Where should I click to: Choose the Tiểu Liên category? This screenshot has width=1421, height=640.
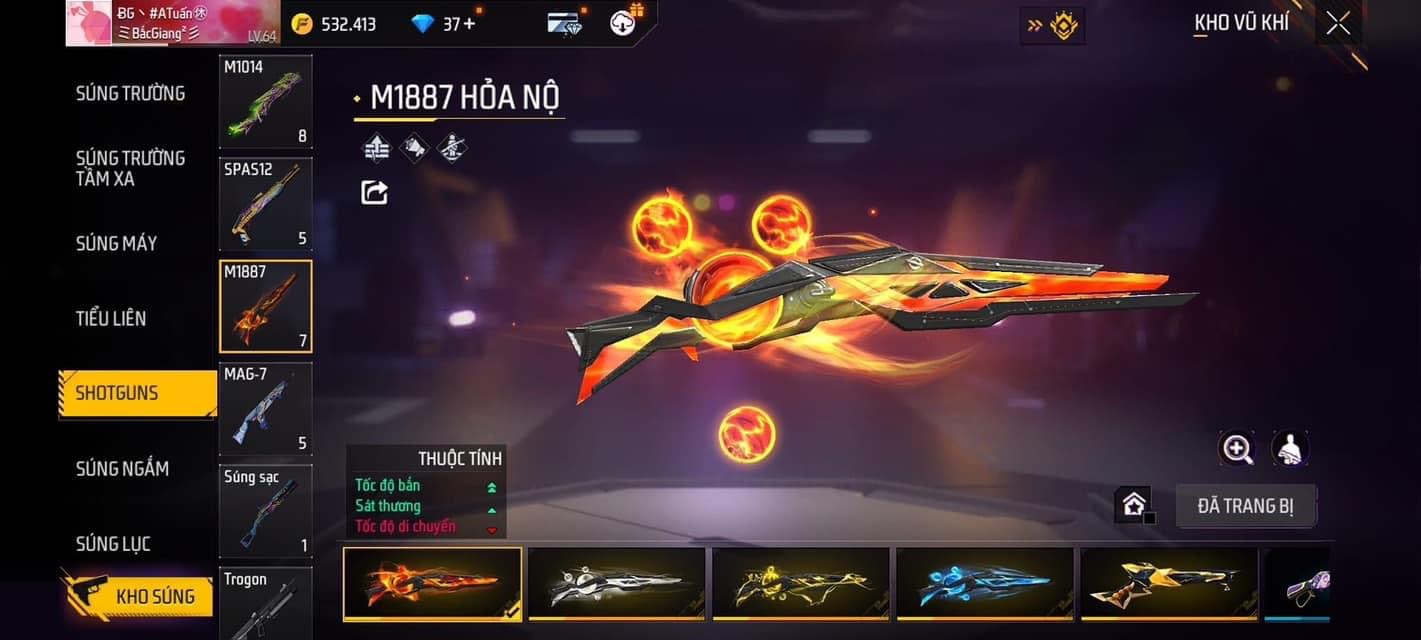[111, 318]
